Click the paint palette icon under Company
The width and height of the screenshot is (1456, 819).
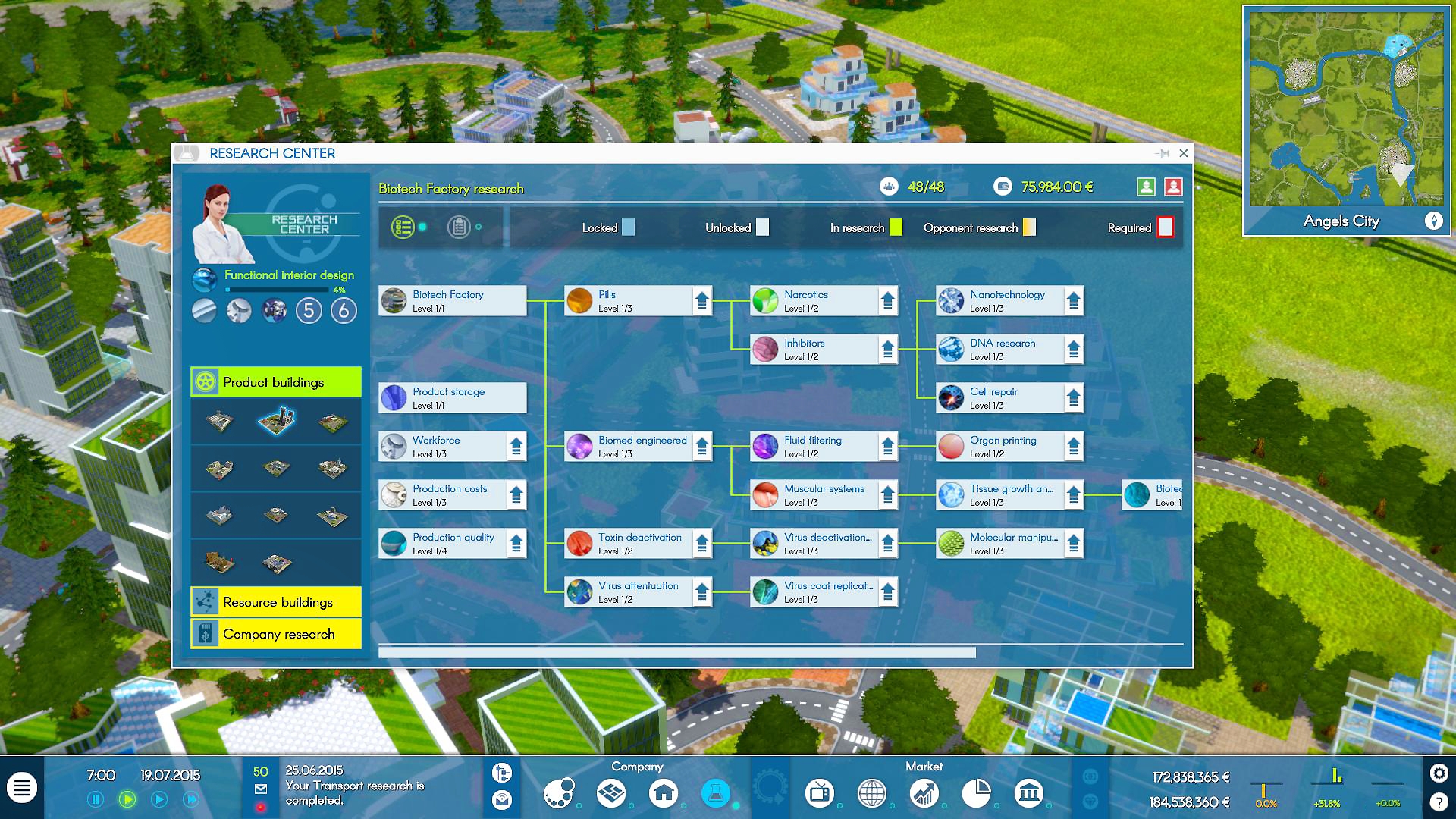pos(559,793)
